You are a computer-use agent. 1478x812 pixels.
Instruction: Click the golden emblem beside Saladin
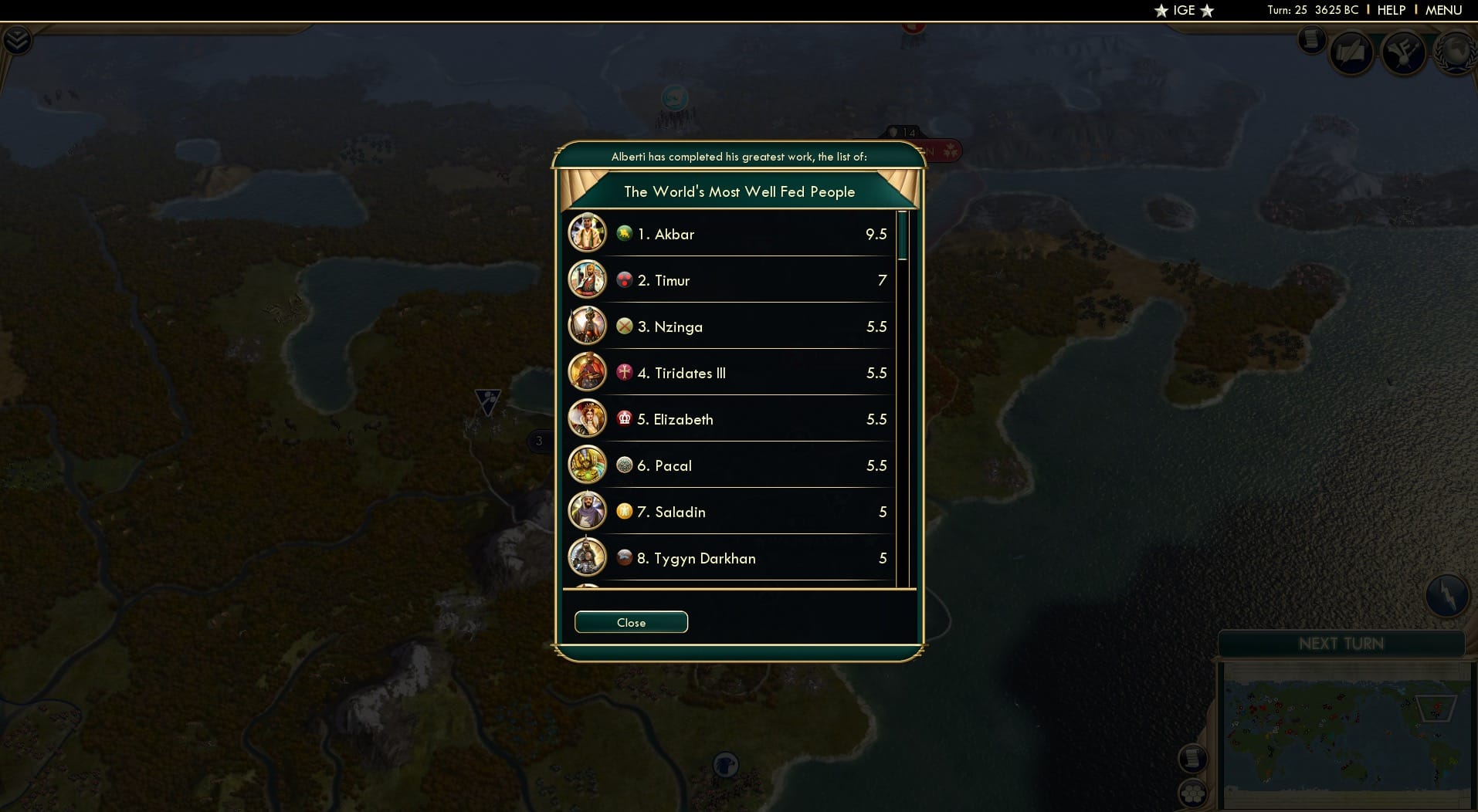tap(625, 511)
